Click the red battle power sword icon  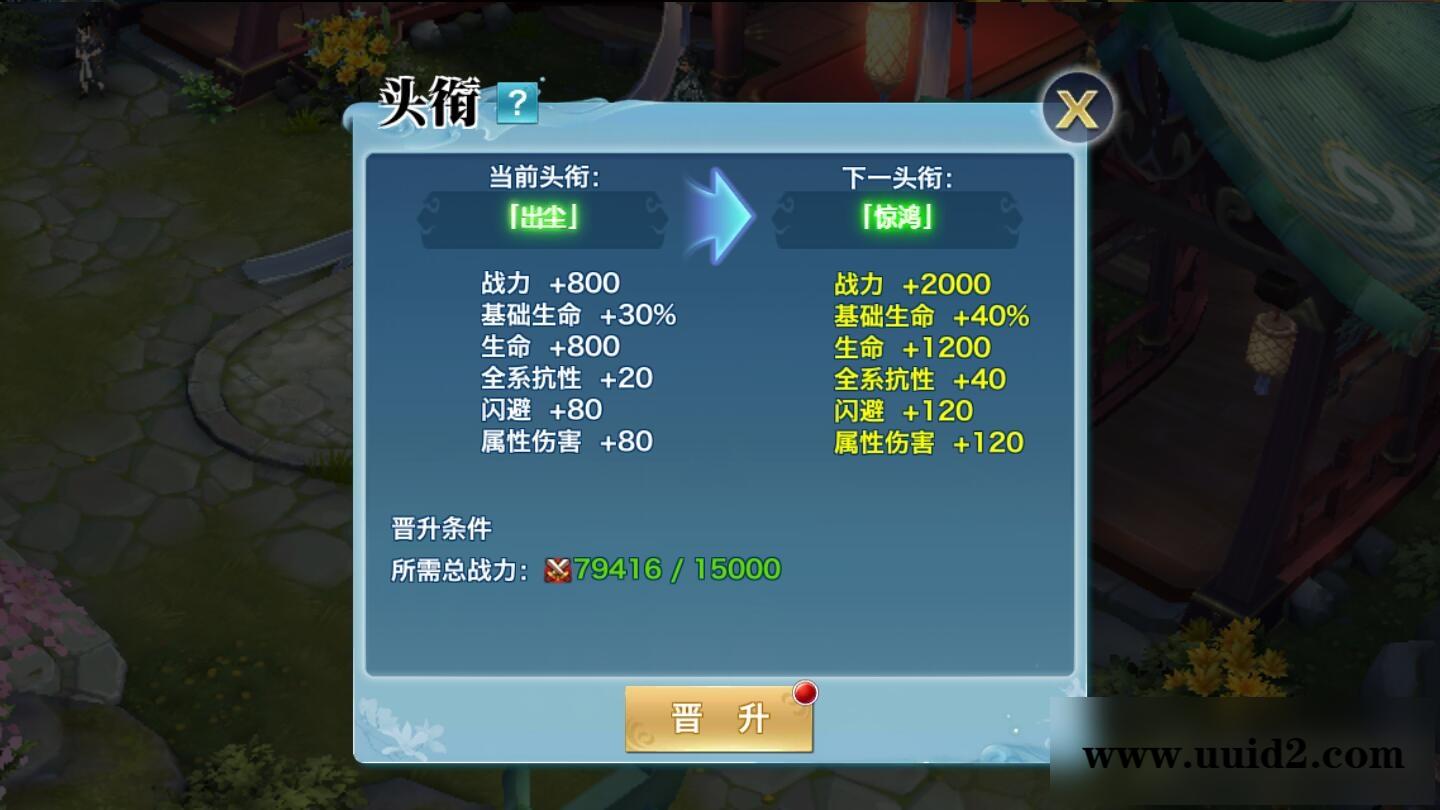click(557, 568)
